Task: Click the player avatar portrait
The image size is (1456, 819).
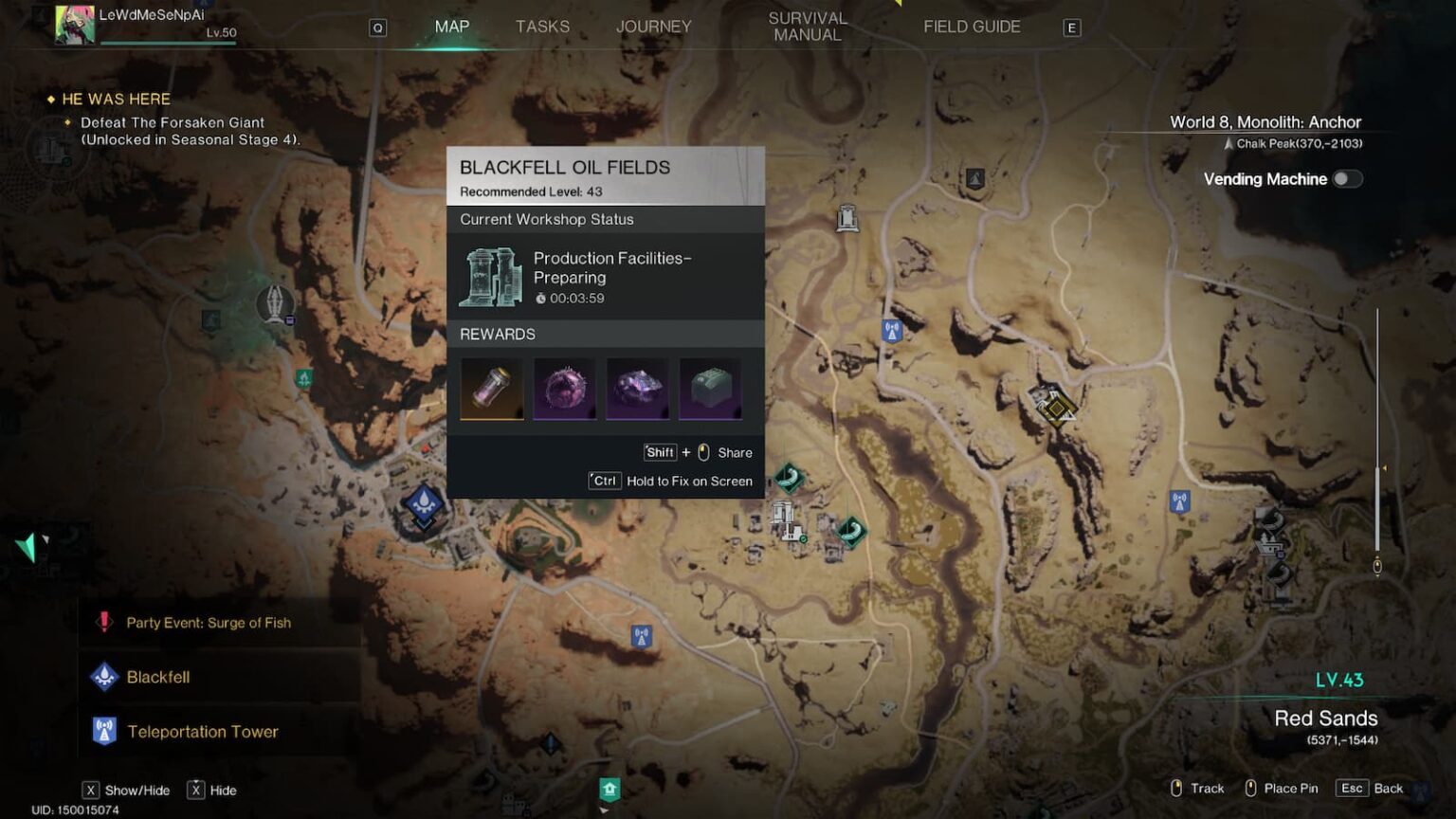Action: click(75, 25)
